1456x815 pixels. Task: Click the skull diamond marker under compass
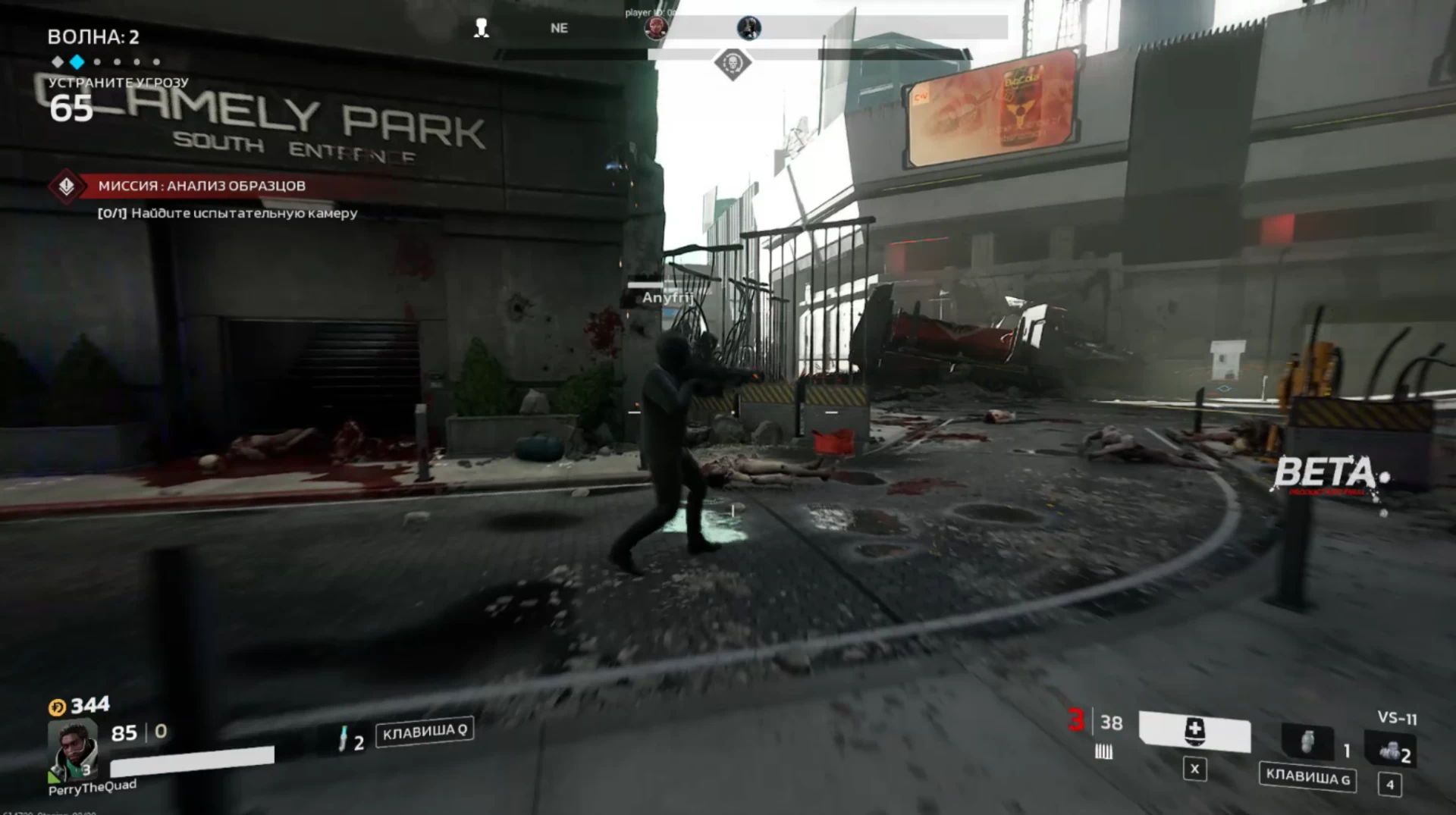pos(733,64)
